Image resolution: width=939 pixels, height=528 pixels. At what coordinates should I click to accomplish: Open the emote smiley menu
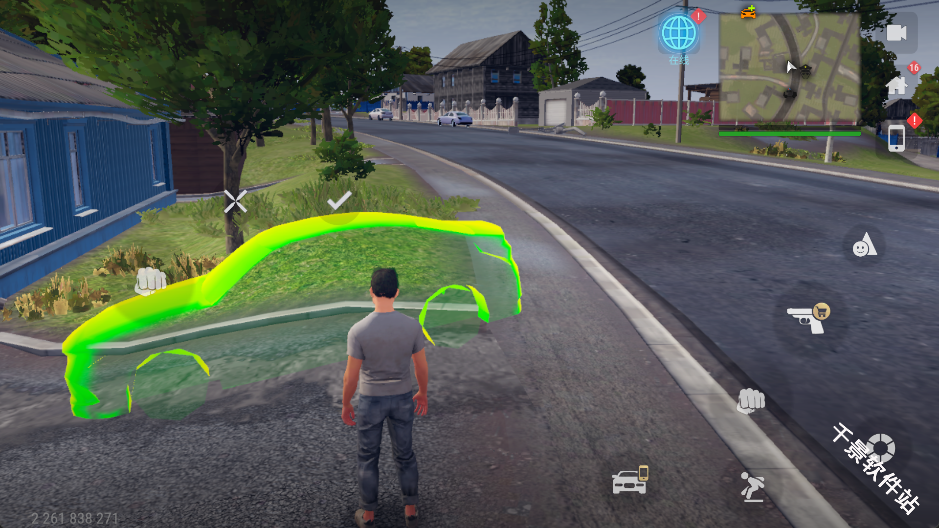point(863,245)
